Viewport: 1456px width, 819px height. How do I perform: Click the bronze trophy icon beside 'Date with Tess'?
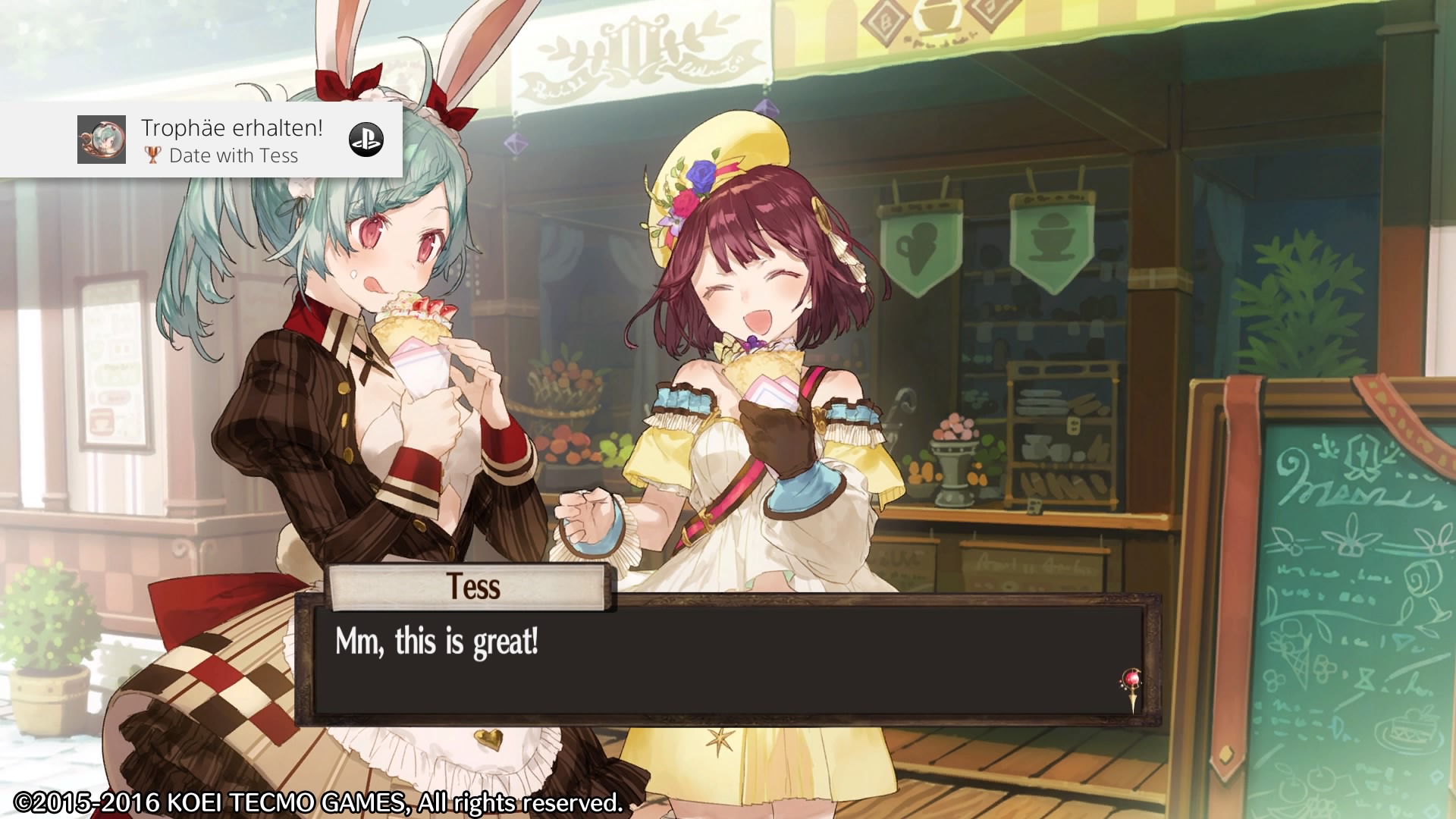(x=155, y=156)
